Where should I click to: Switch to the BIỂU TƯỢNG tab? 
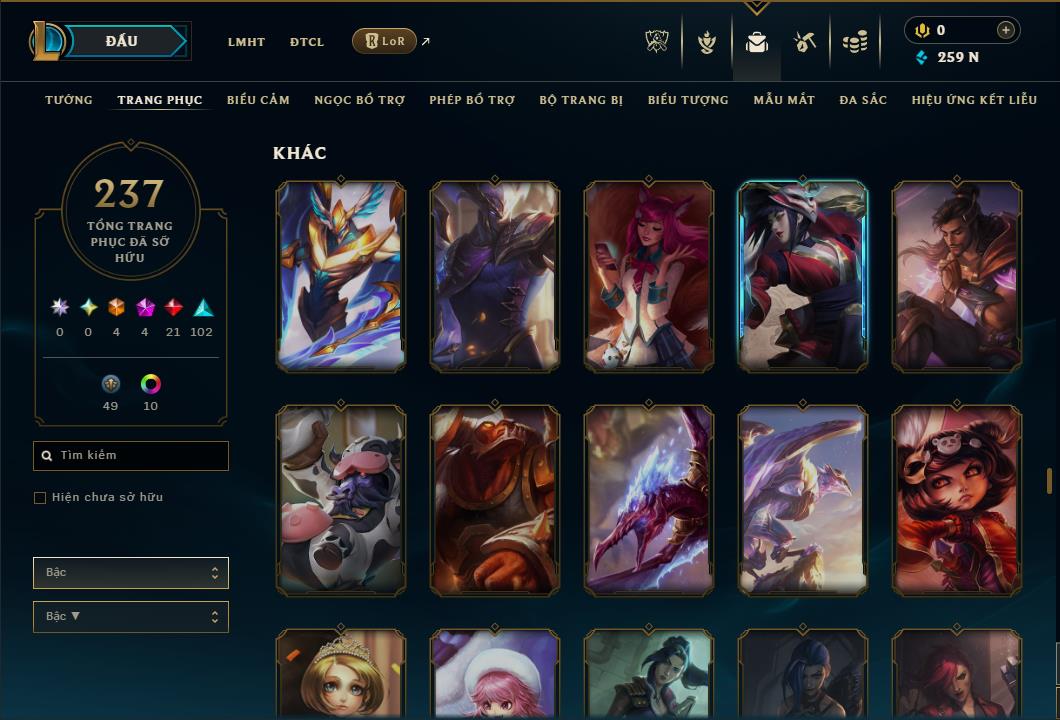point(688,100)
